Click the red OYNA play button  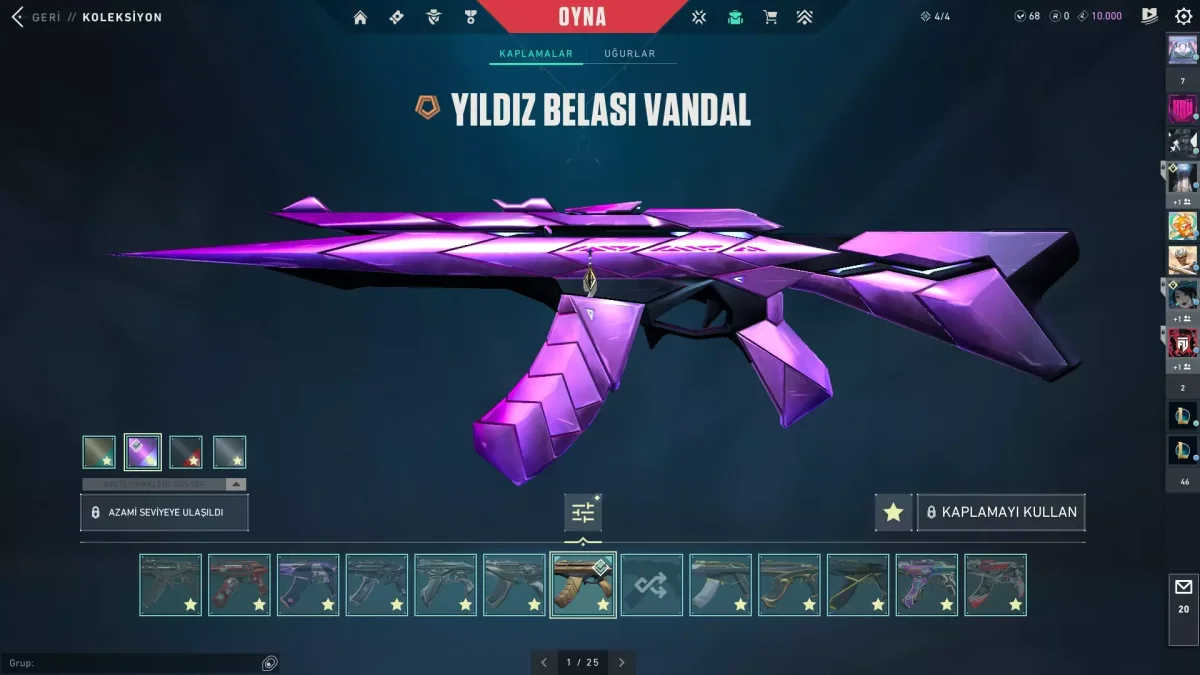(582, 17)
